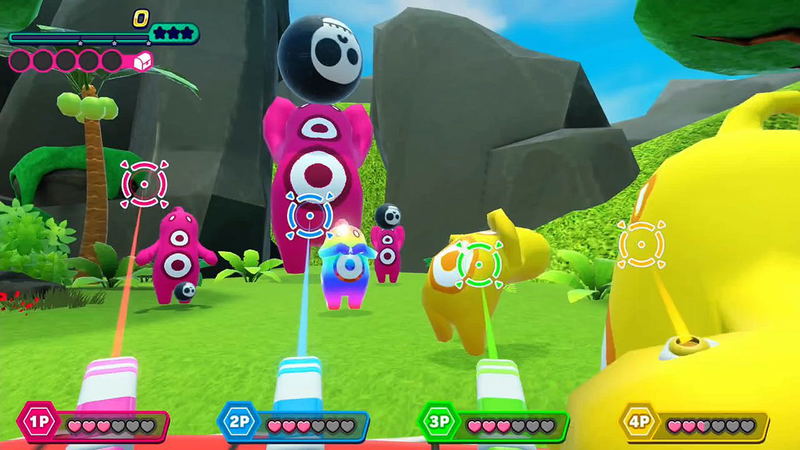Click the white cube icon beside the circles
Screen dimensions: 800x450
(141, 62)
